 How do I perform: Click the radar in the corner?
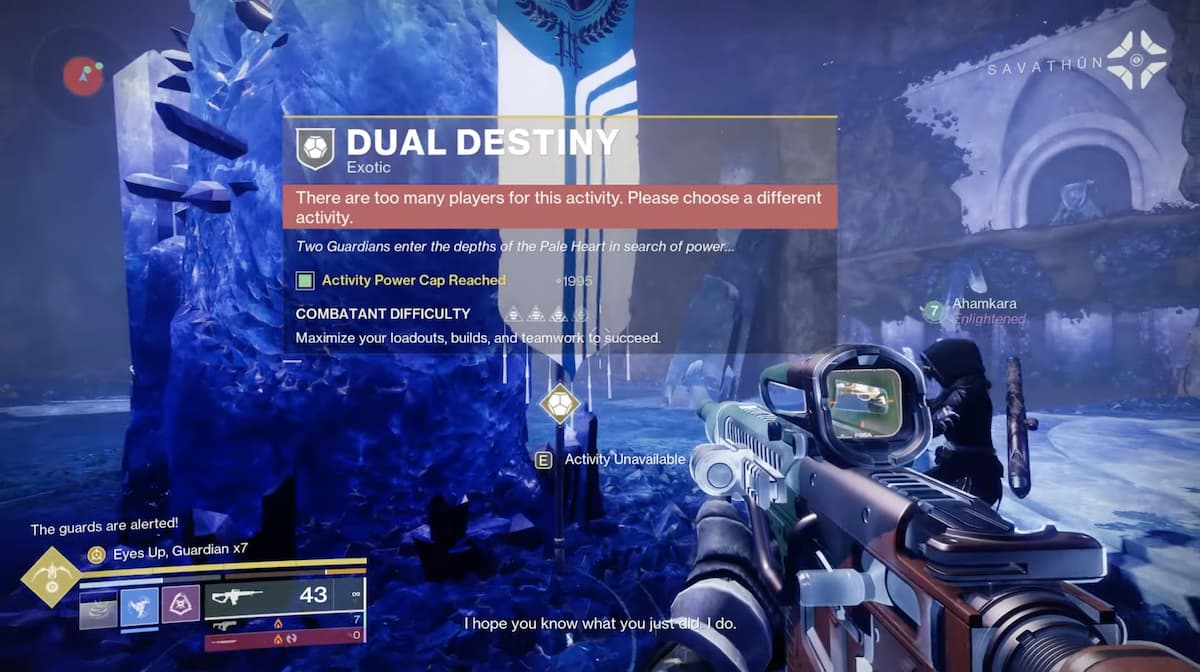click(82, 75)
